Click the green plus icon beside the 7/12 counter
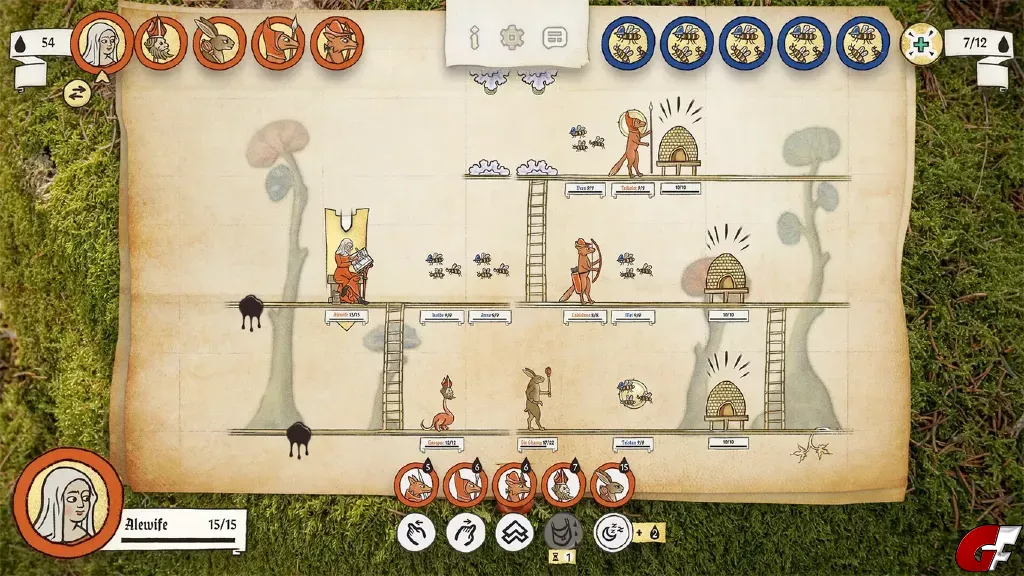 pos(920,43)
